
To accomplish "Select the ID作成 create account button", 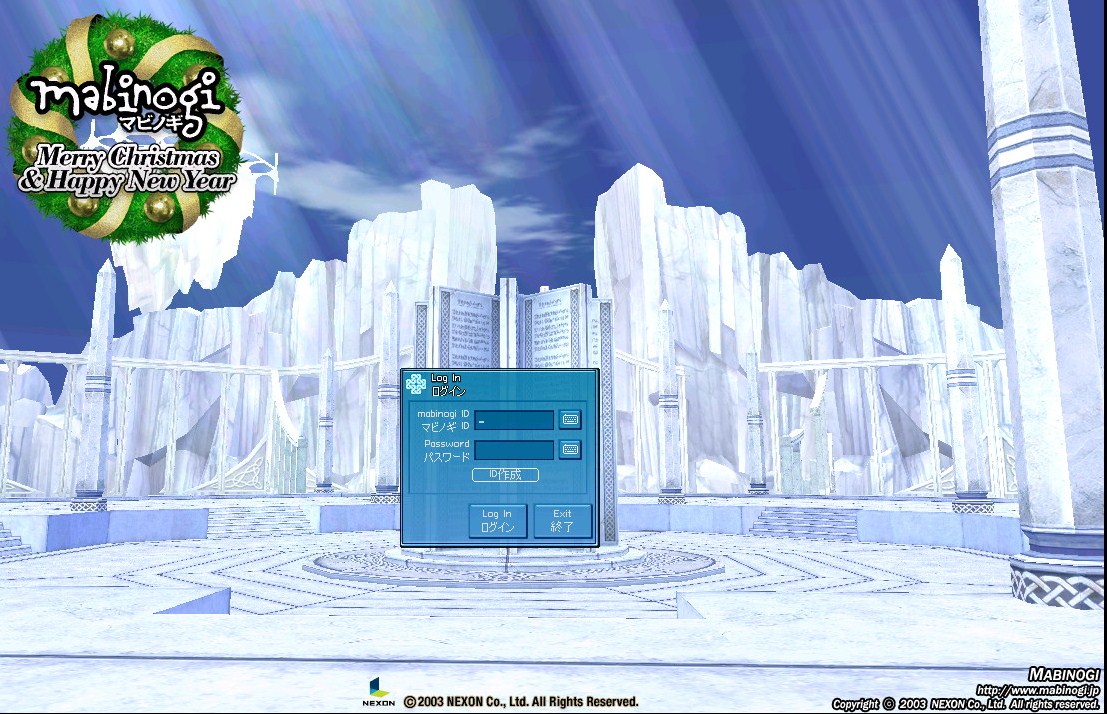I will pyautogui.click(x=505, y=475).
